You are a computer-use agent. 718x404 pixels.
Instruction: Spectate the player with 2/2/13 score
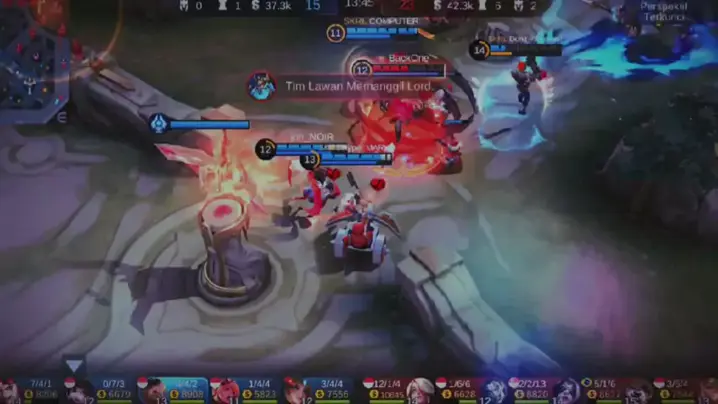tap(532, 390)
